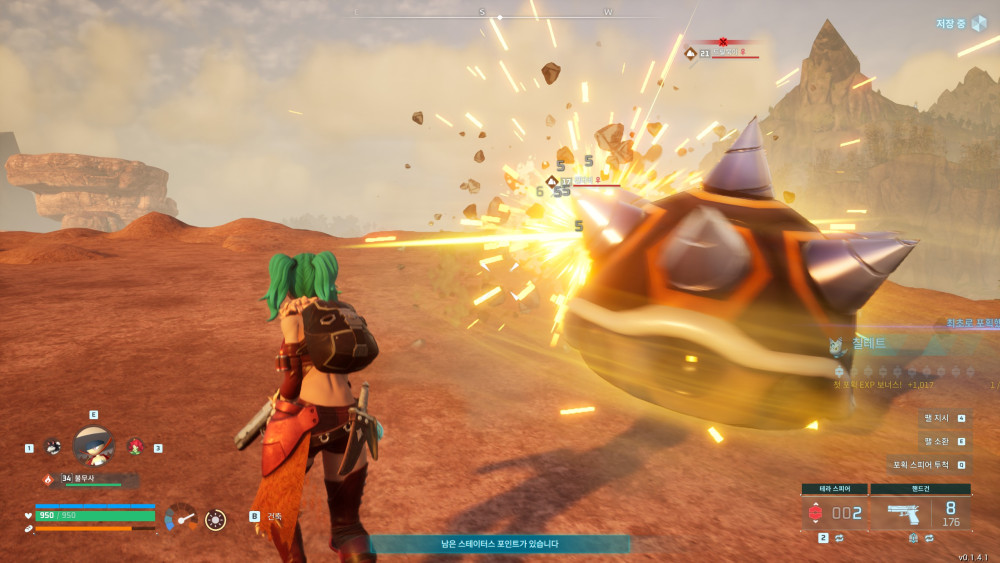Click the 저장 중 saving indicator icon
Screen dimensions: 1000x563
point(978,23)
